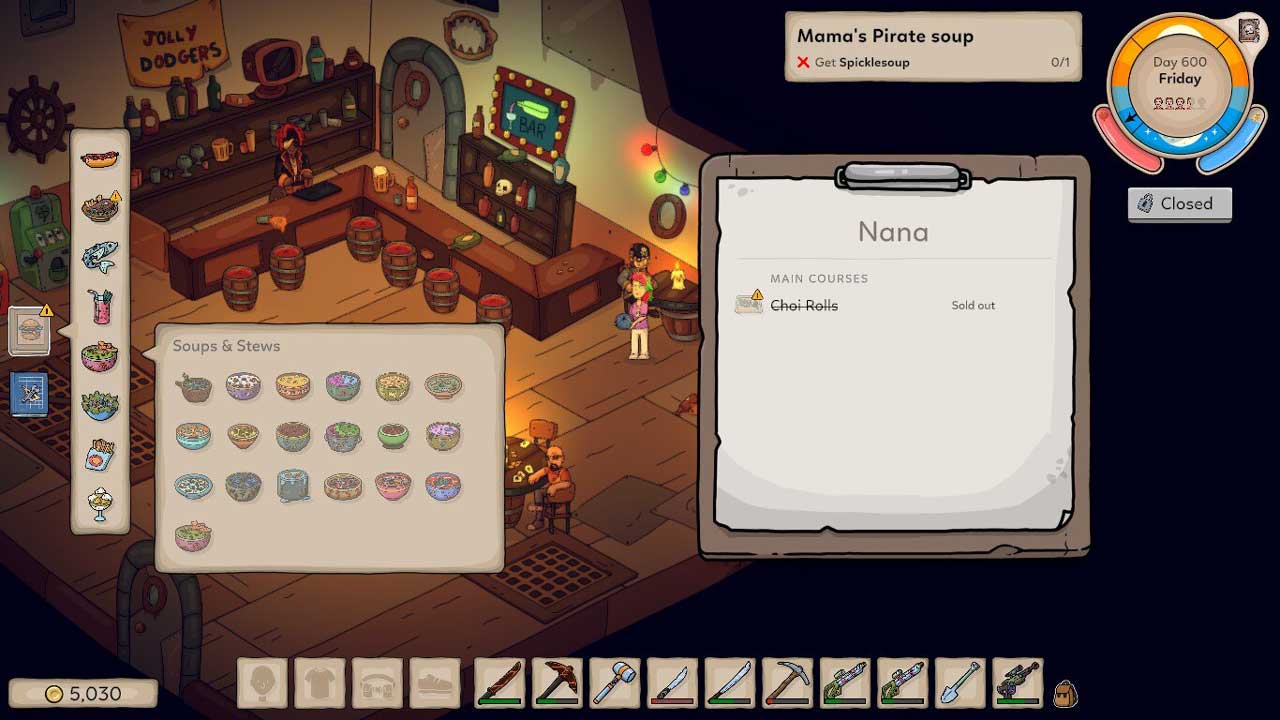The height and width of the screenshot is (720, 1280).
Task: Pick the glass jar stew recipe
Action: [293, 486]
